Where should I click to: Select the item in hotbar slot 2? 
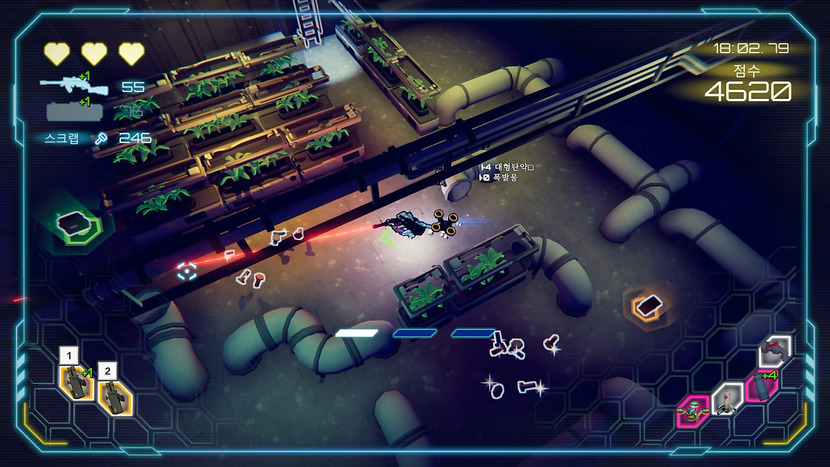[x=112, y=397]
